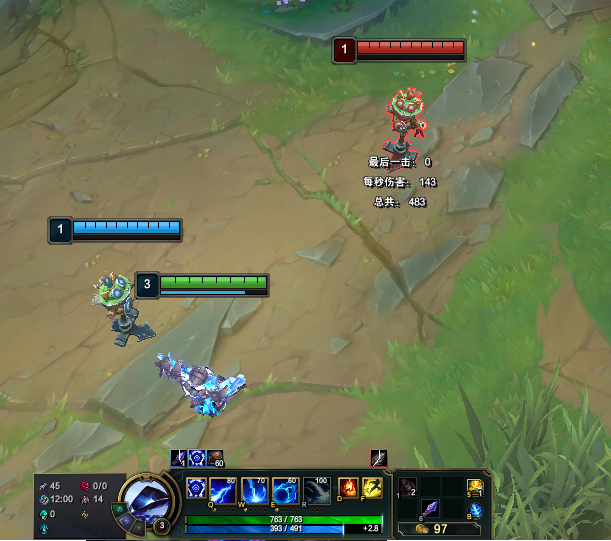This screenshot has width=611, height=541.
Task: Use the Flash summoner spell
Action: click(373, 489)
